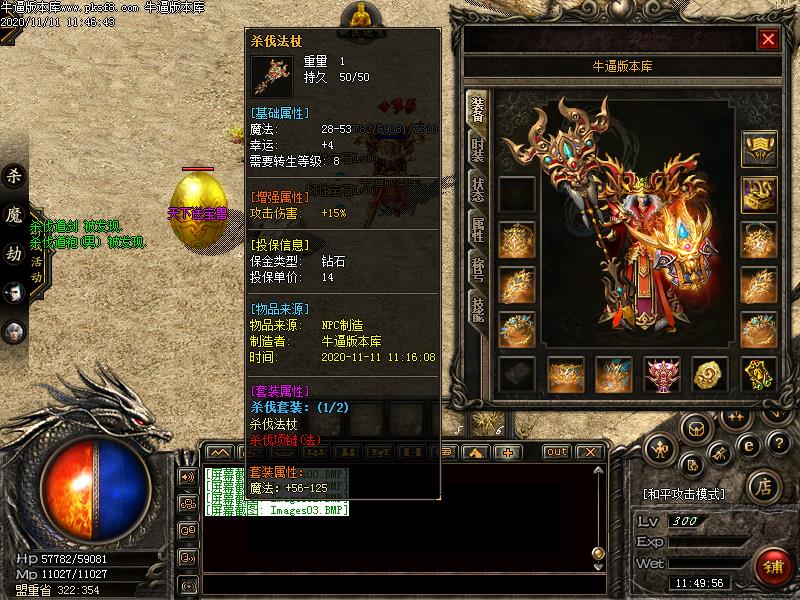Open the round 店 shop button
Viewport: 800px width, 600px height.
(x=763, y=486)
